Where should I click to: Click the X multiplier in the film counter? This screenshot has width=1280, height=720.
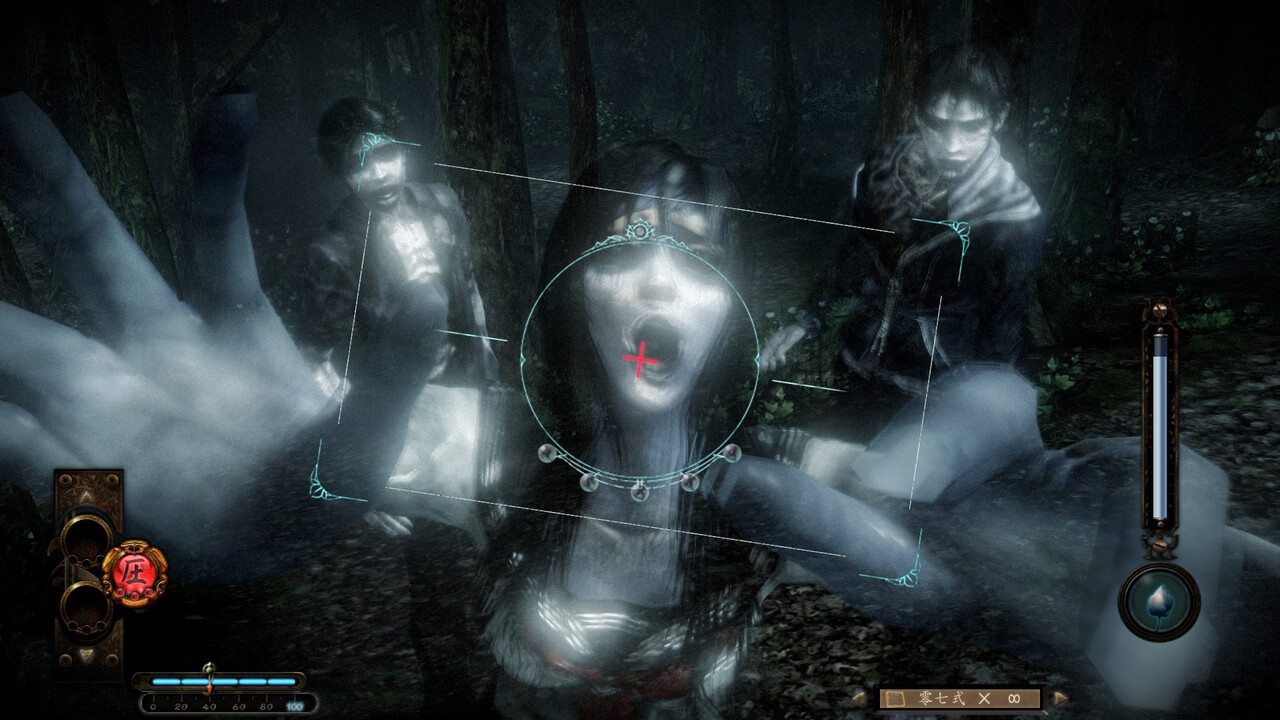[x=984, y=699]
